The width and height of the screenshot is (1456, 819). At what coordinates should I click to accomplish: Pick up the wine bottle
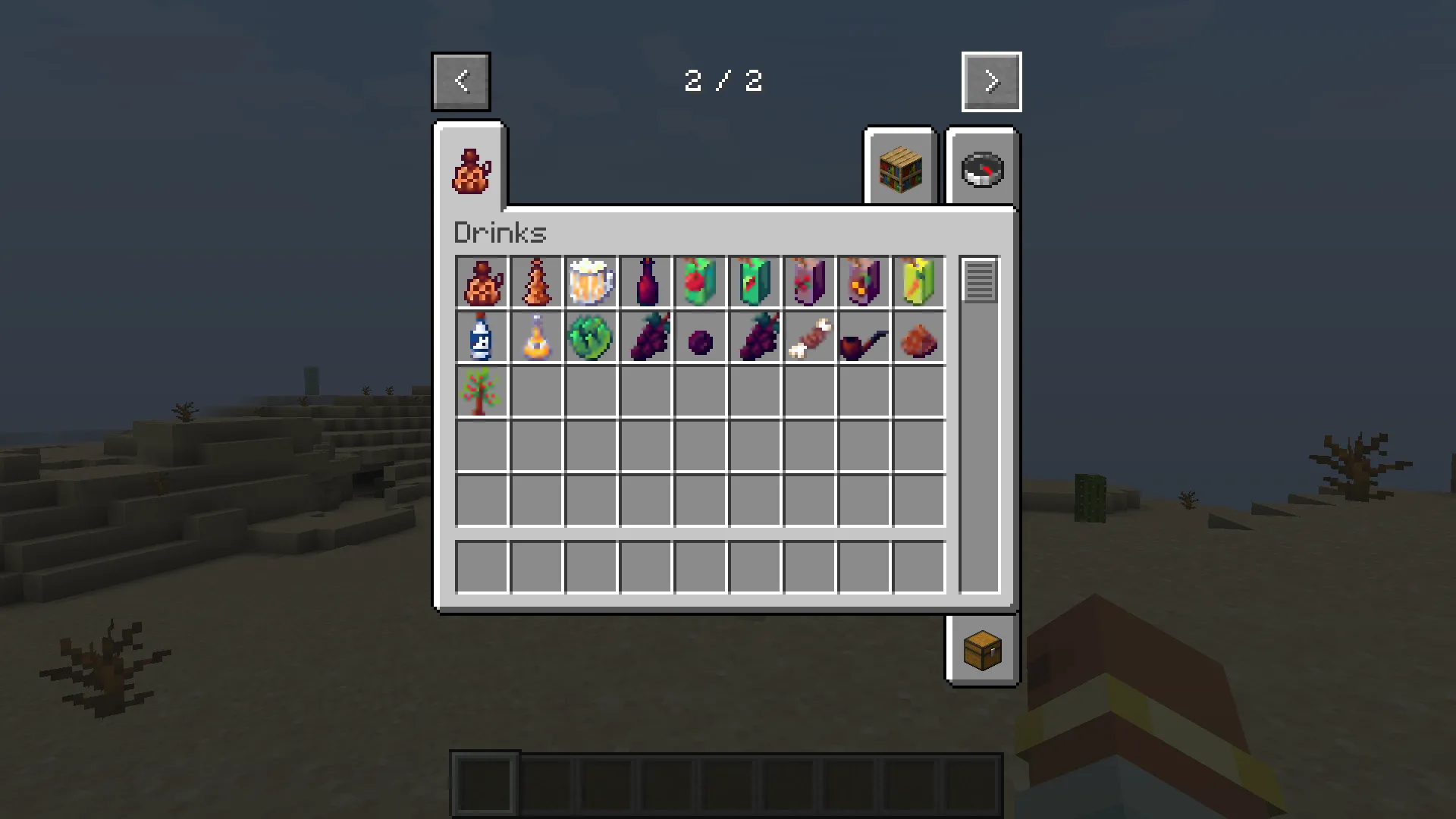647,282
